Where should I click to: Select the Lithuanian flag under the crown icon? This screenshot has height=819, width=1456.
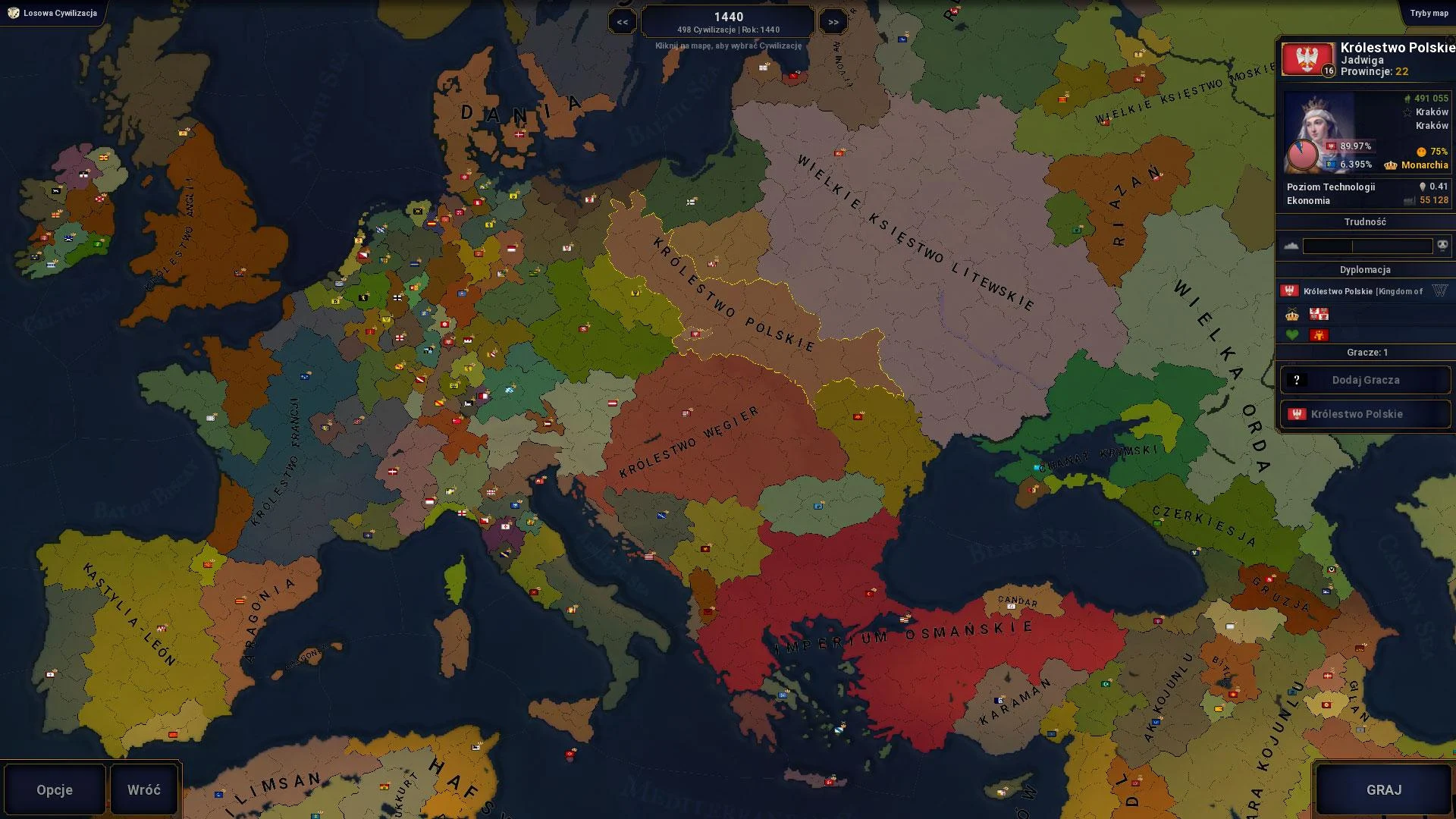tap(1319, 314)
